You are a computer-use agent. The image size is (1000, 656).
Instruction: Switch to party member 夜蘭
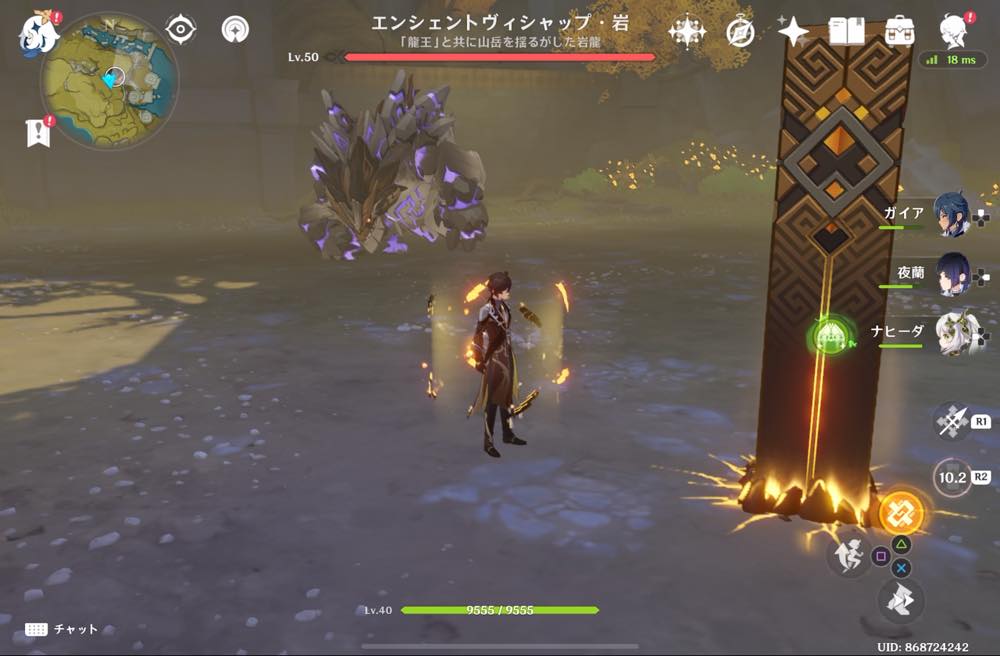[951, 274]
